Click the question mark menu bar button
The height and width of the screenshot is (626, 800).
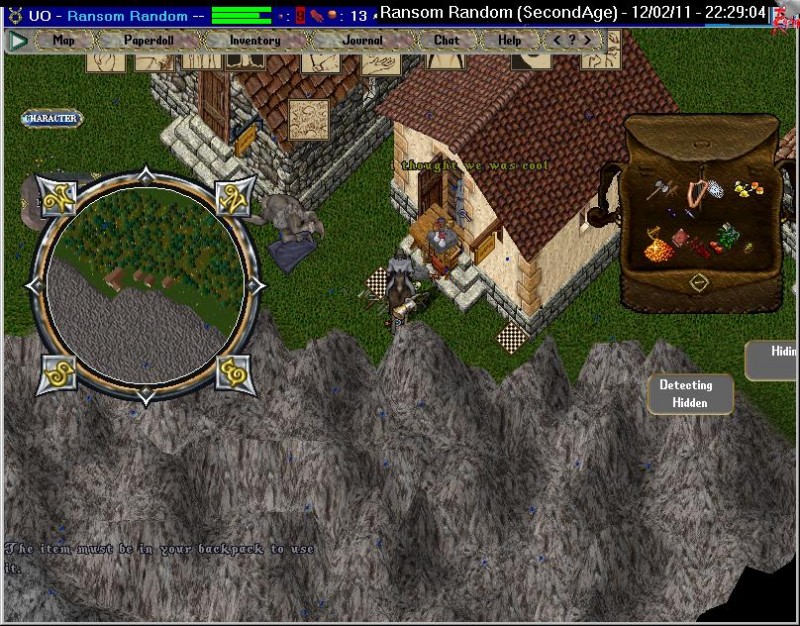tap(573, 41)
